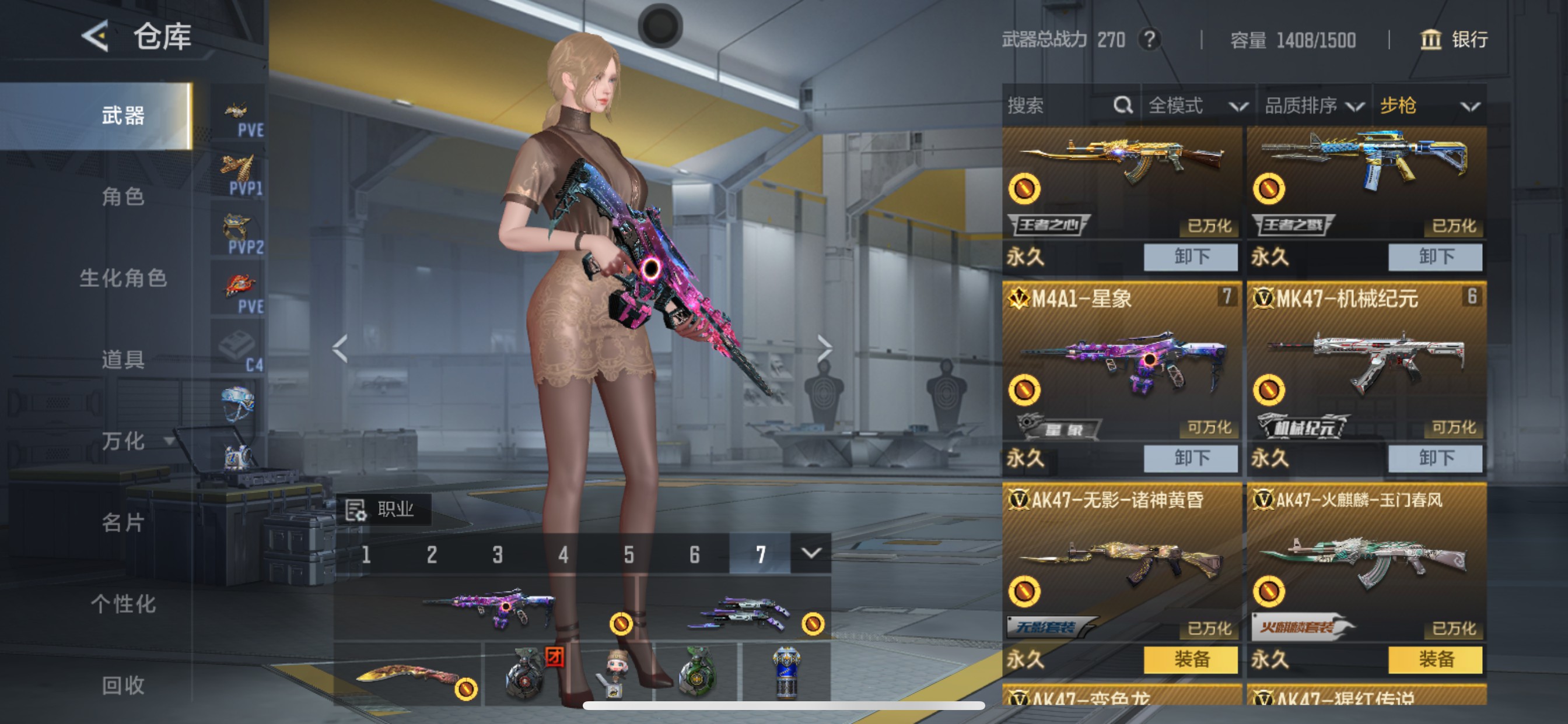Go back from the 仓库 warehouse screen
Viewport: 1568px width, 724px height.
[96, 36]
